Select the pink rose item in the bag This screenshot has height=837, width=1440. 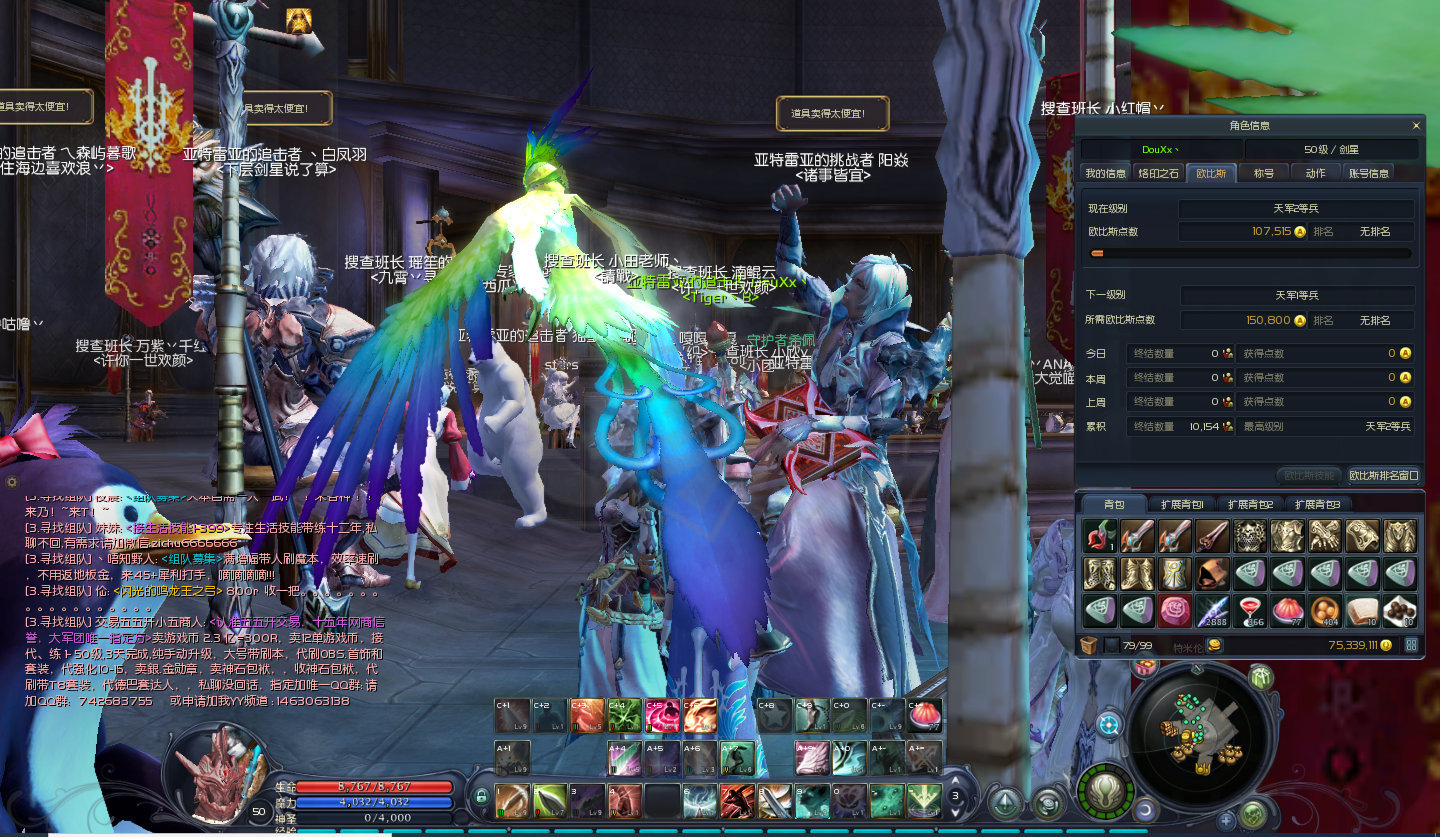1174,610
